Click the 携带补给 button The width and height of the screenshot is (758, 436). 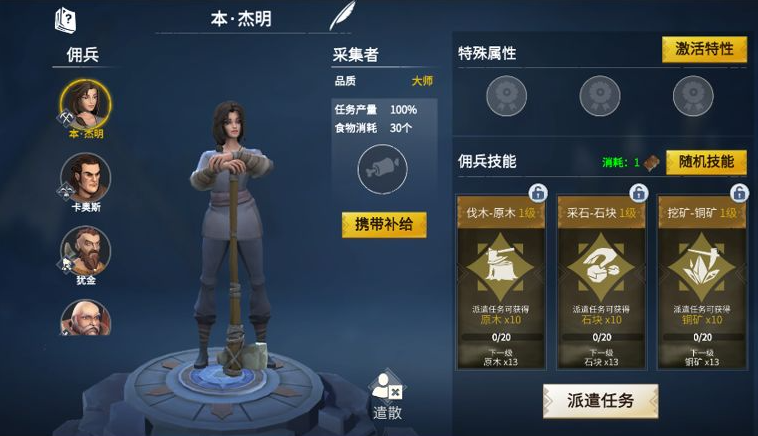pos(384,225)
